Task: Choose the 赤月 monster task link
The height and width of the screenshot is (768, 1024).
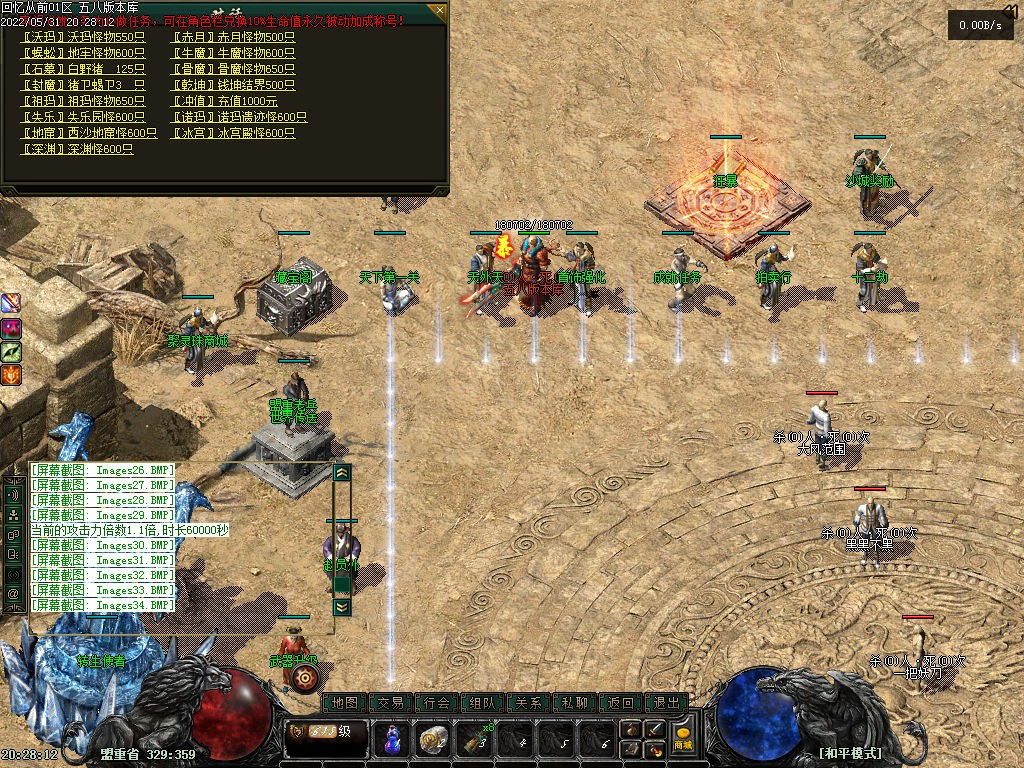Action: [x=233, y=37]
